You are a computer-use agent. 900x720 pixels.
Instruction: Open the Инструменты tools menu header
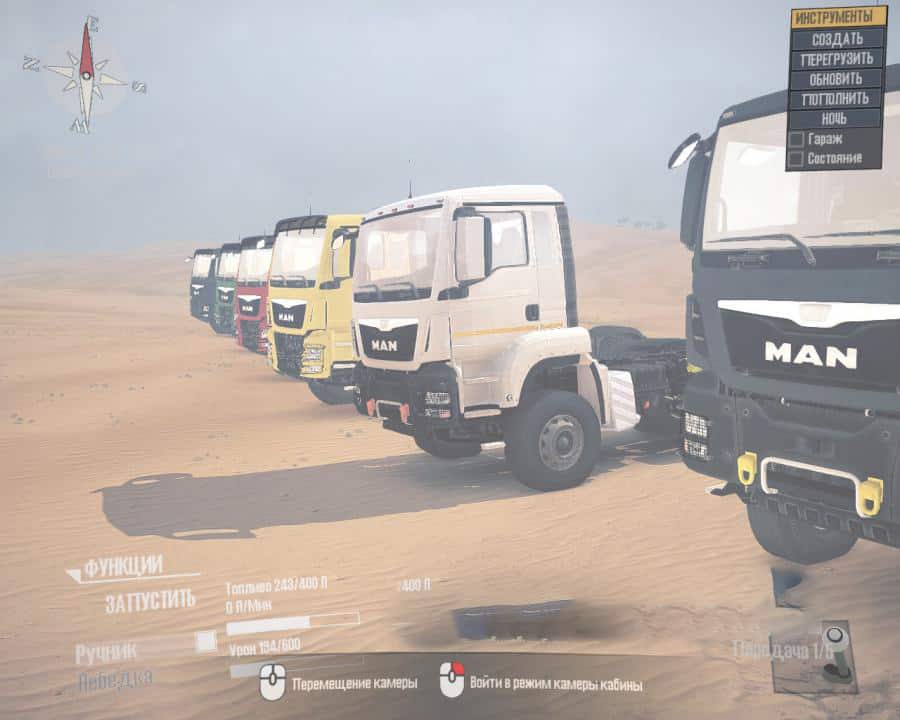tap(838, 17)
